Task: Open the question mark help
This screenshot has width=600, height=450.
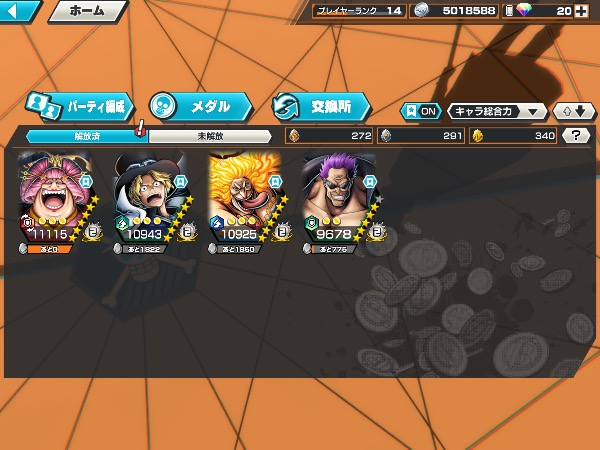Action: 575,136
